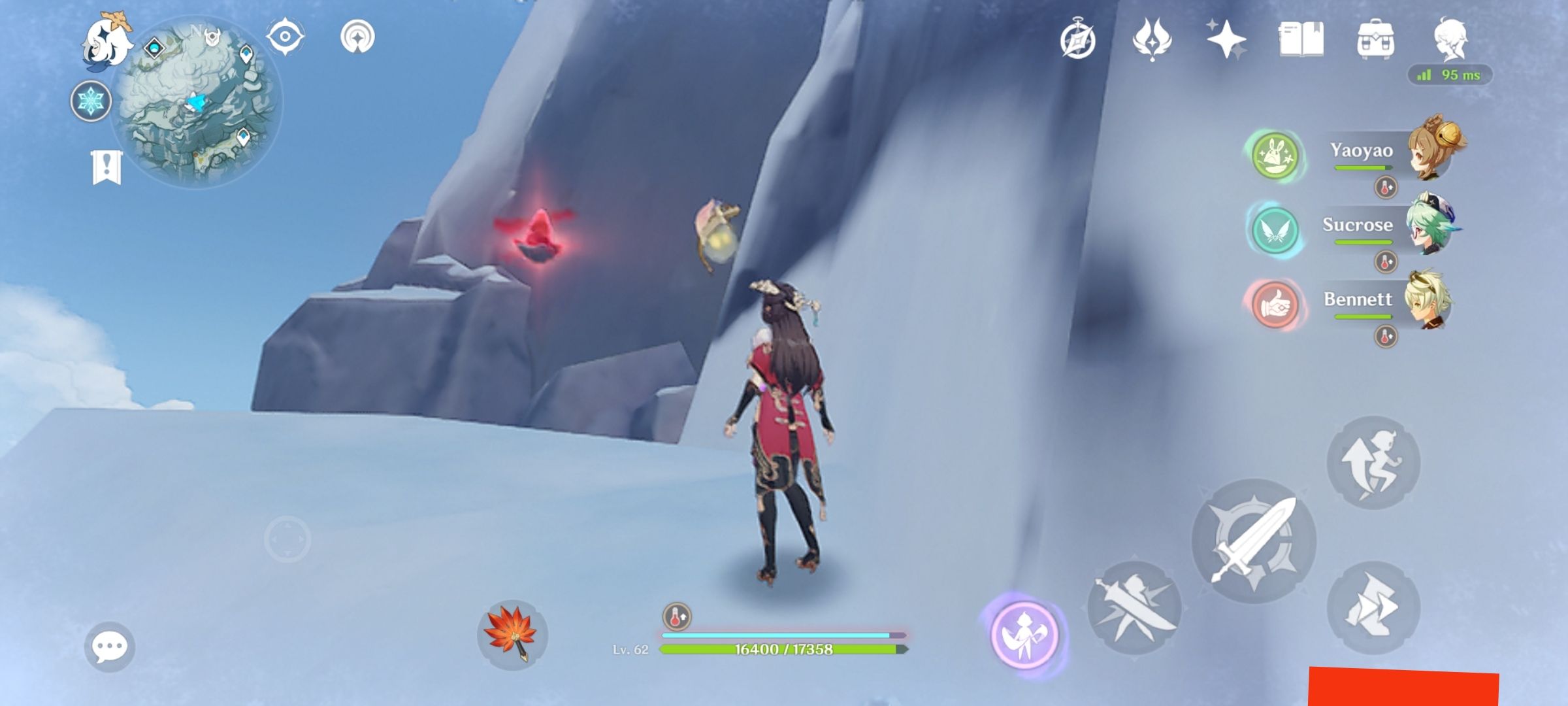Open the Wish sparkle icon
Viewport: 1568px width, 706px height.
pos(1228,41)
